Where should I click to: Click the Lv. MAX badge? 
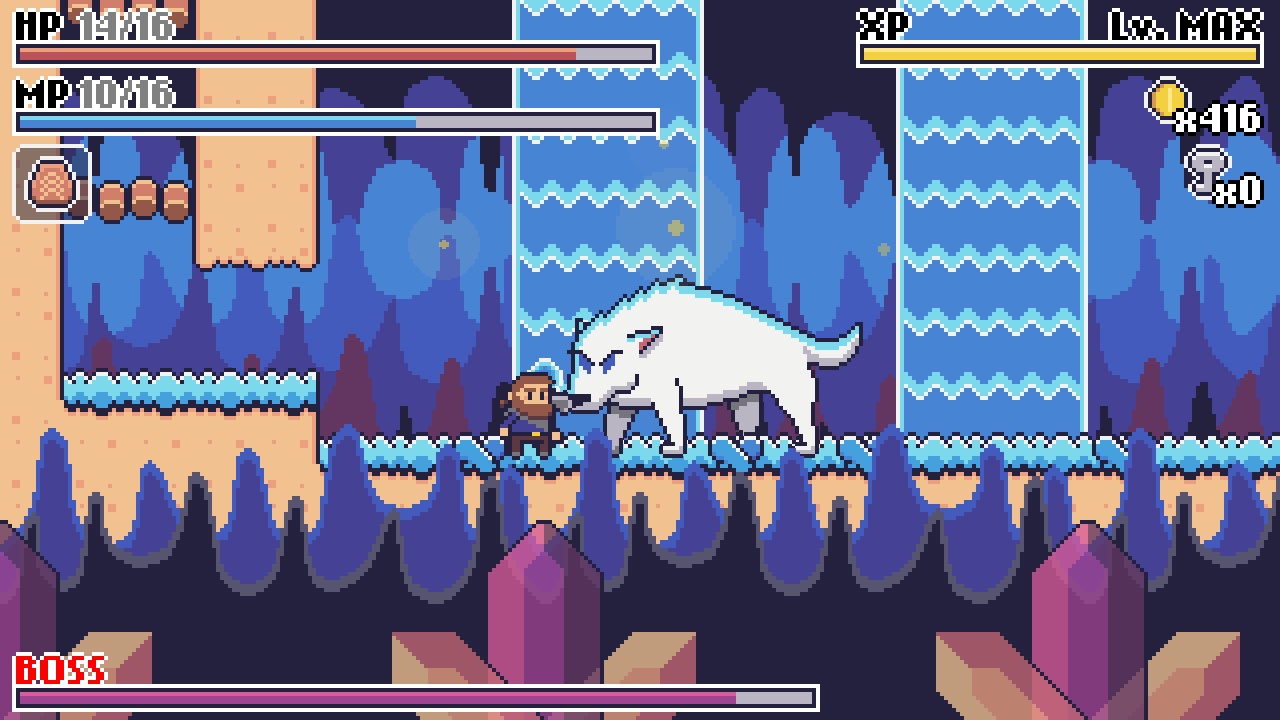pyautogui.click(x=1188, y=20)
